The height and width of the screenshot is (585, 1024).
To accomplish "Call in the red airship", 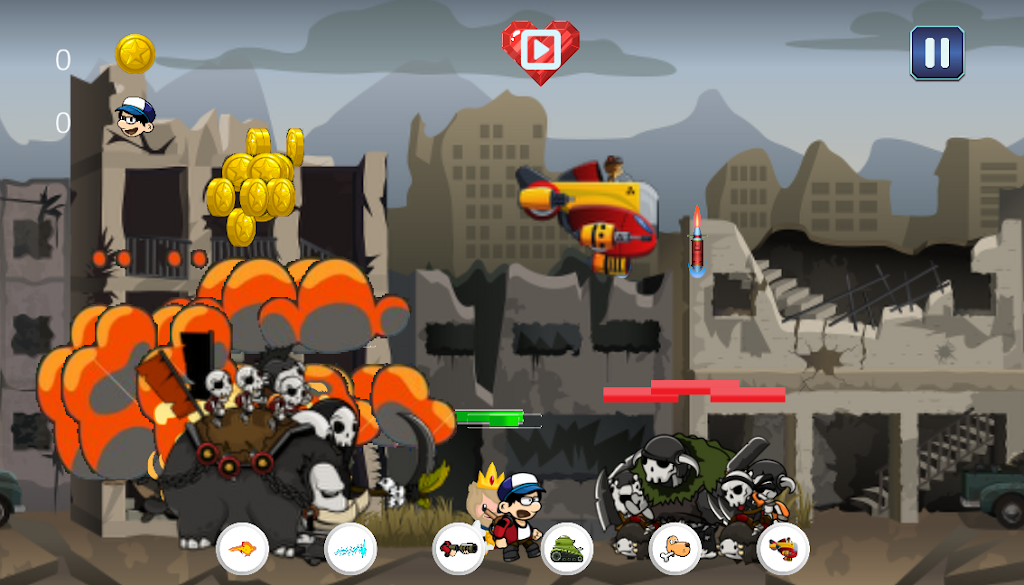I will point(783,549).
